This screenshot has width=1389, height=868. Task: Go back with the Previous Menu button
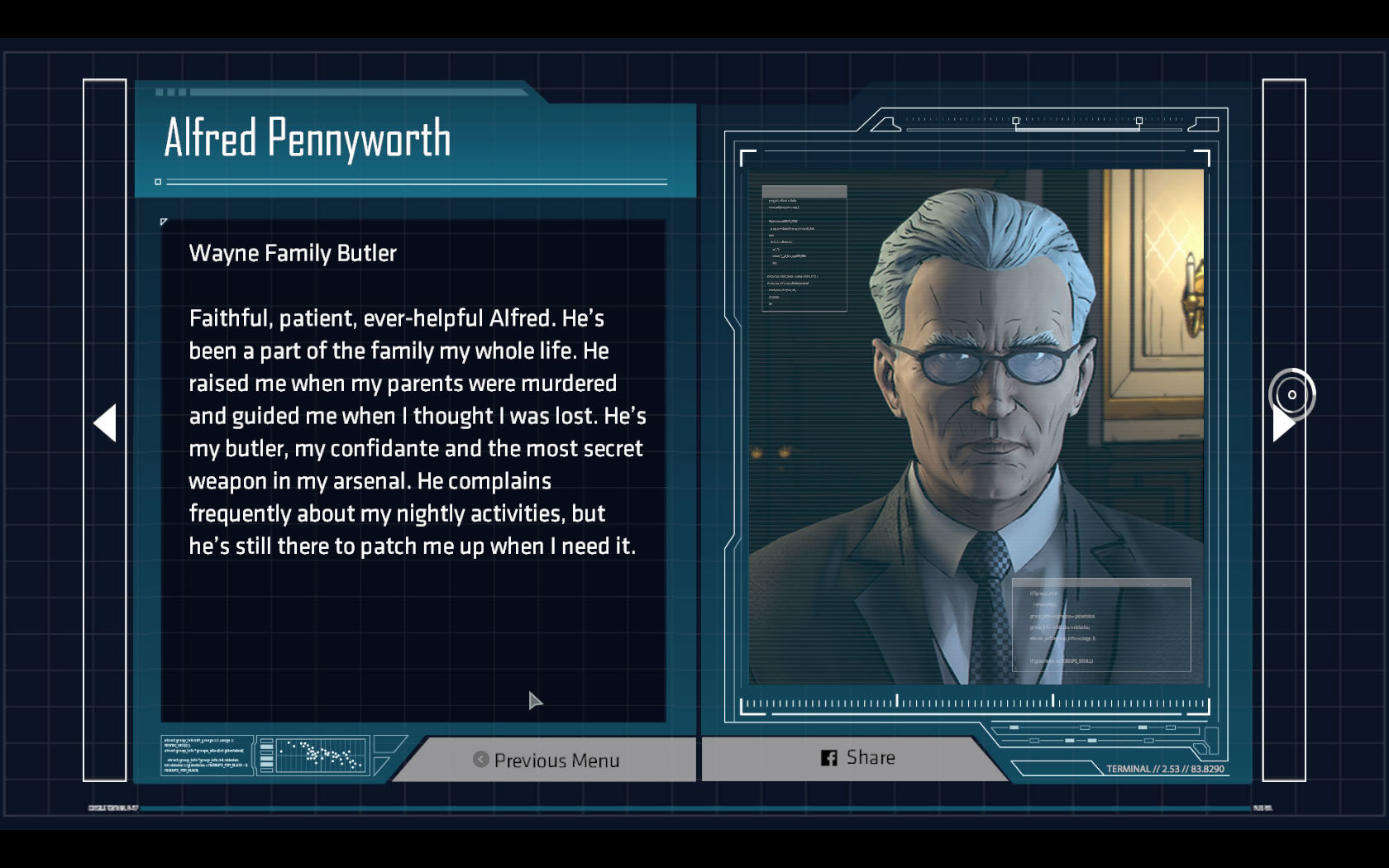(547, 760)
